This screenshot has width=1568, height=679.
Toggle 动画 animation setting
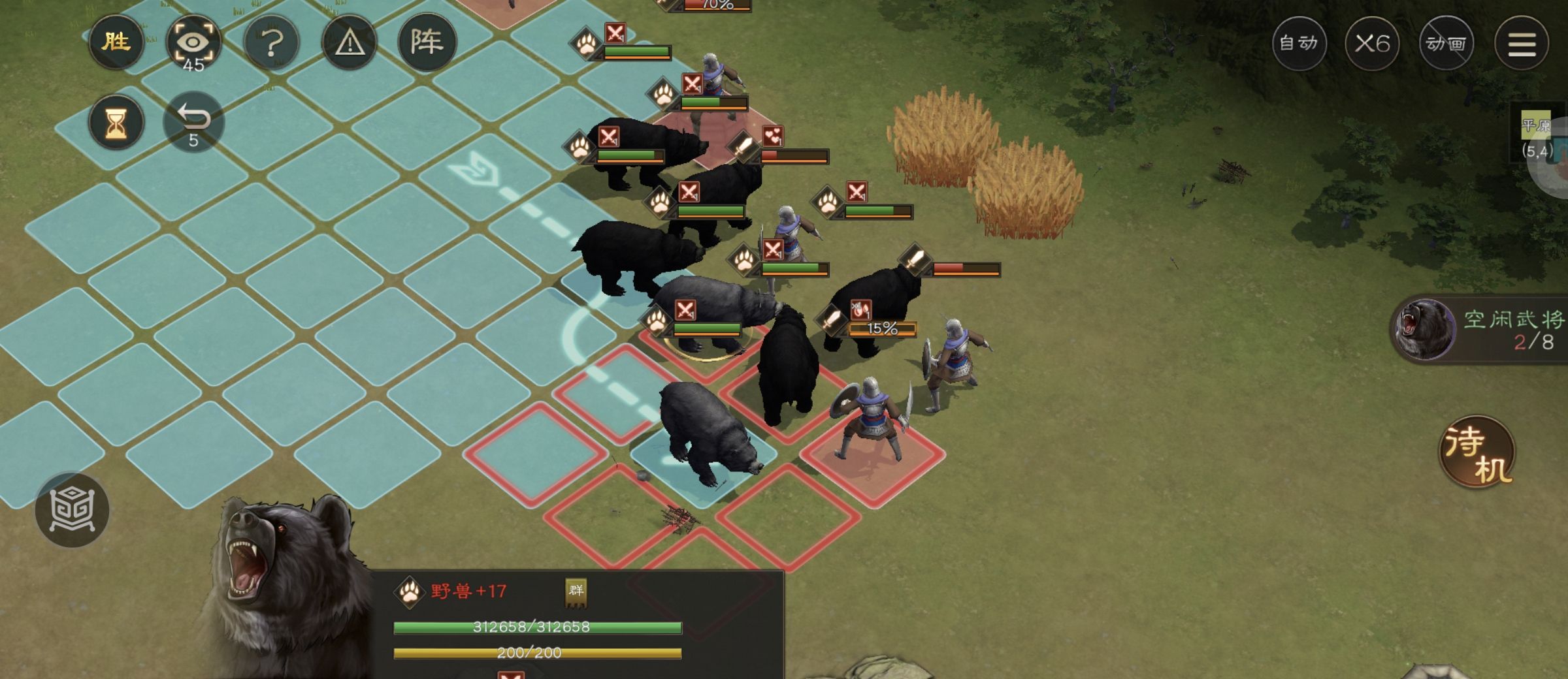click(1446, 43)
